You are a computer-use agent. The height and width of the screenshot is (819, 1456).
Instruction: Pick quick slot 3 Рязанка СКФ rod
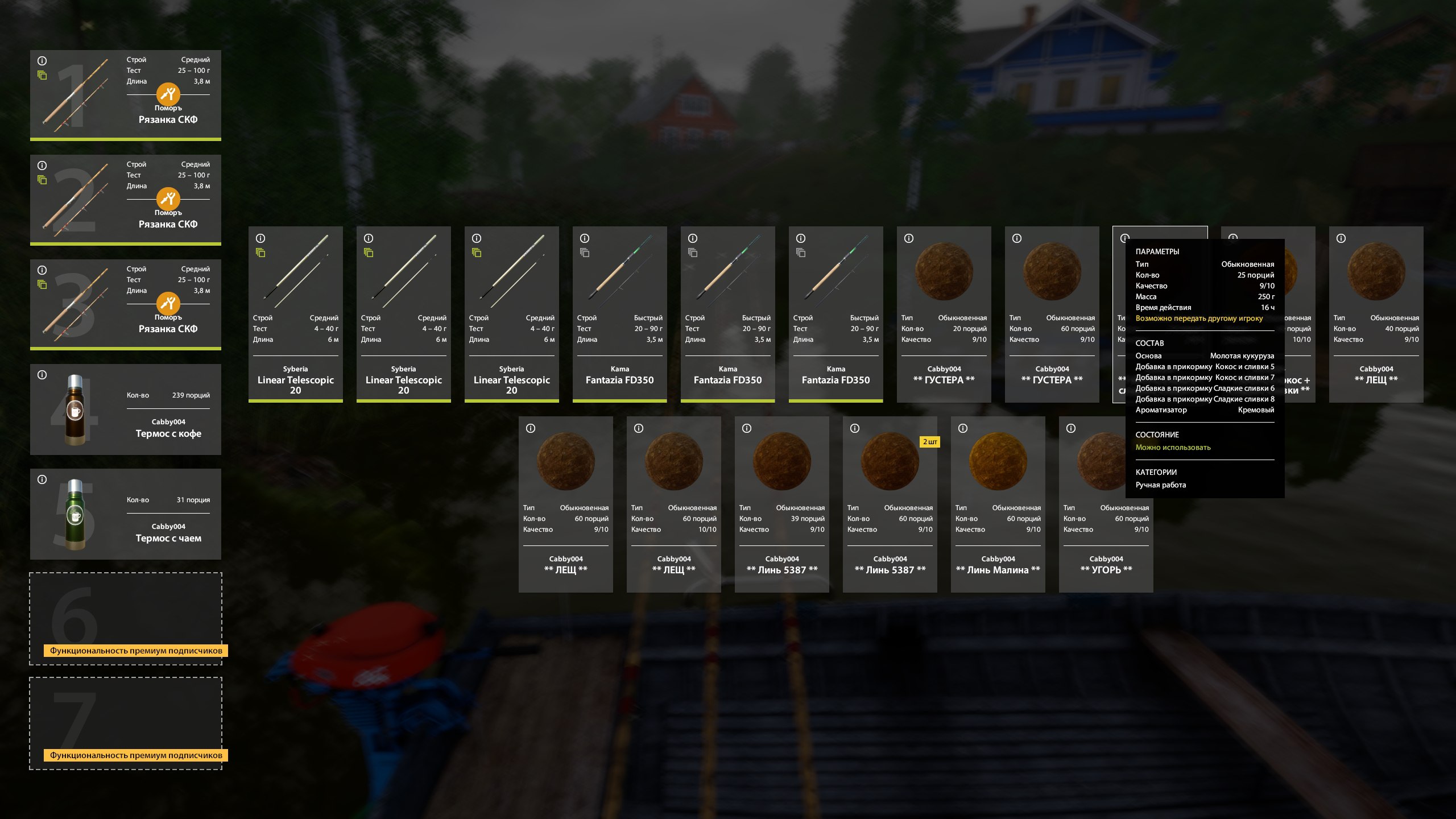[x=125, y=304]
